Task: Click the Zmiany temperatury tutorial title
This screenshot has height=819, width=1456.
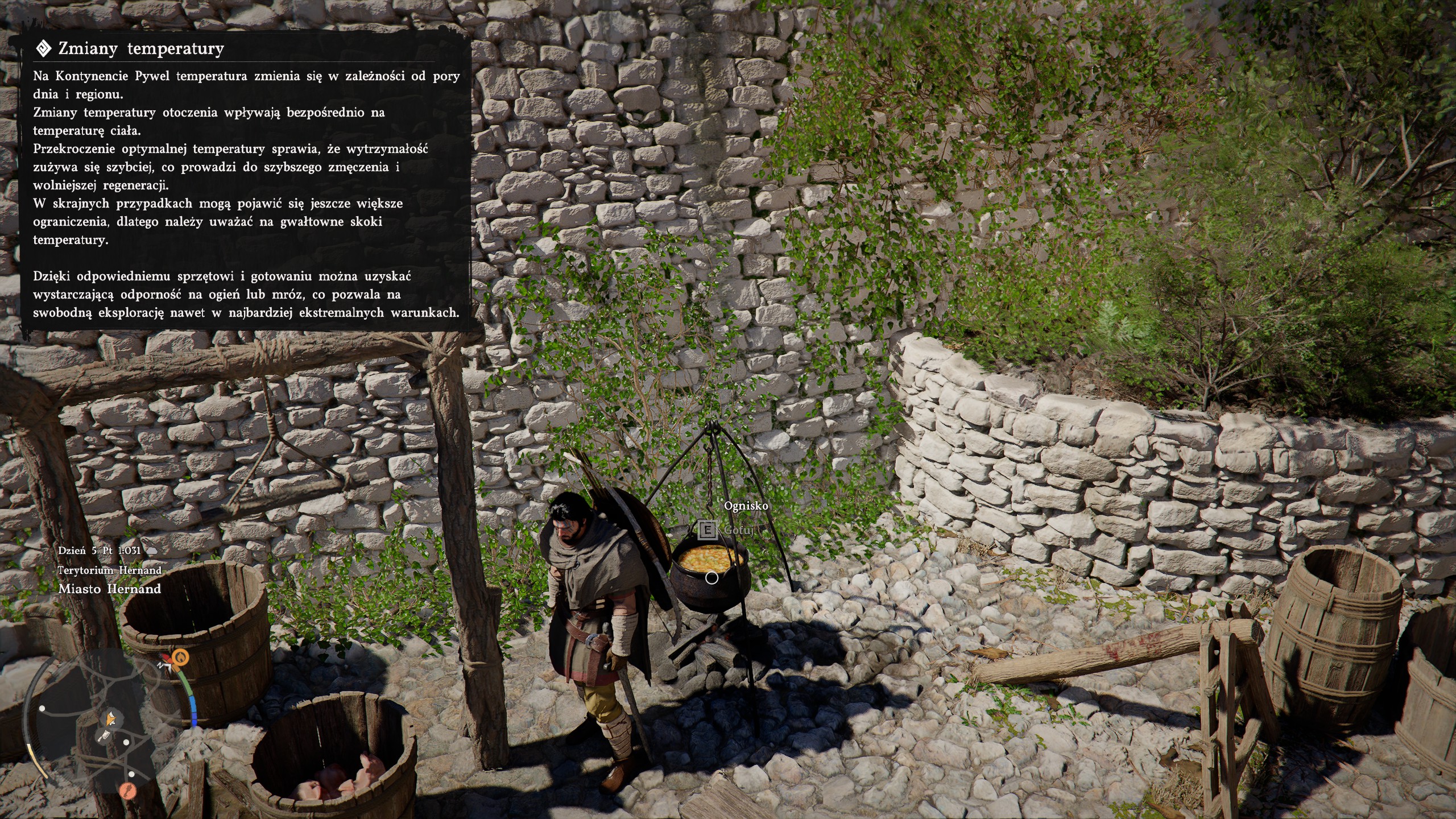Action: [141, 49]
